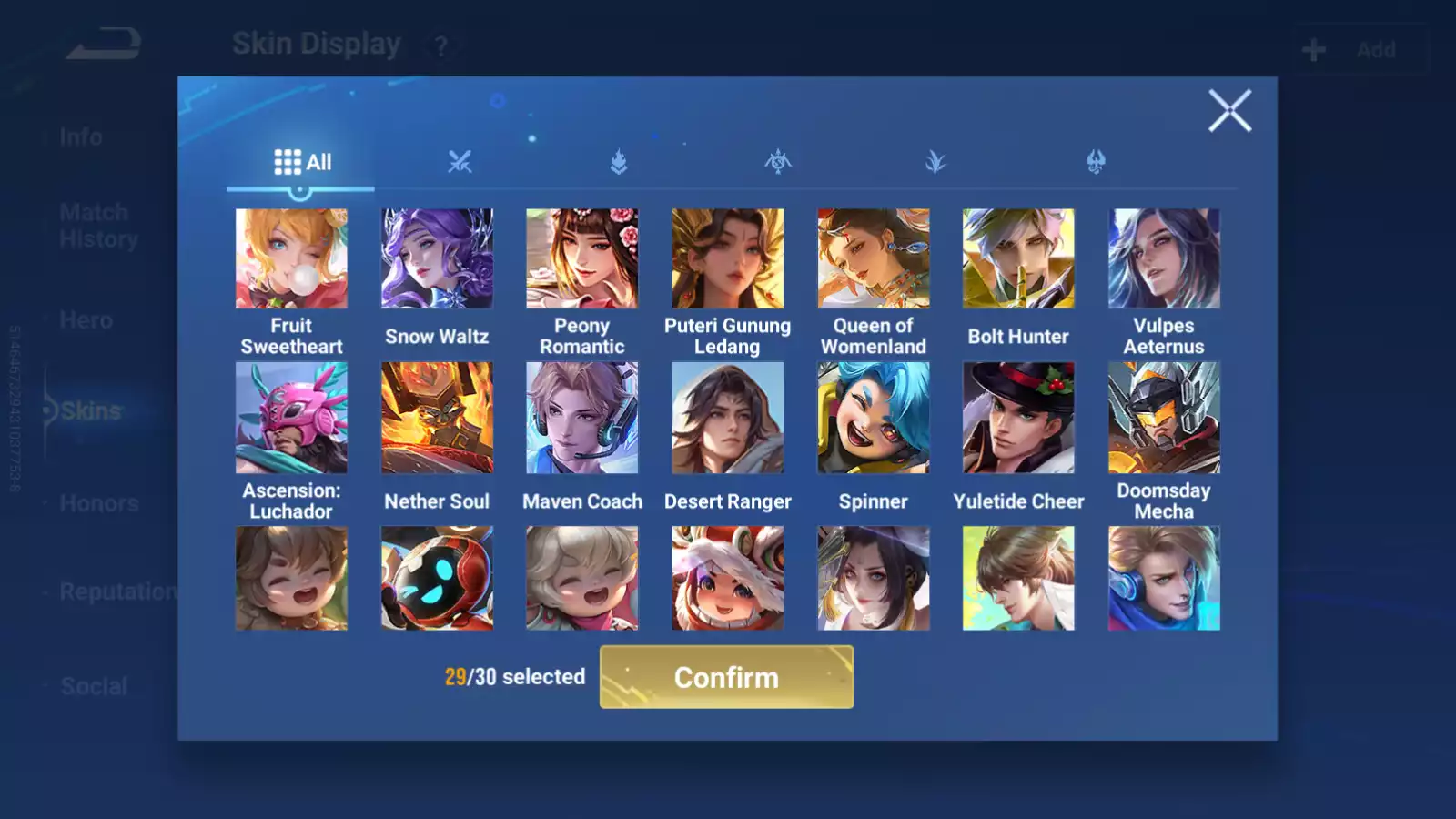This screenshot has width=1456, height=819.
Task: Select the Yuletide Cheer skin
Action: pos(1018,418)
